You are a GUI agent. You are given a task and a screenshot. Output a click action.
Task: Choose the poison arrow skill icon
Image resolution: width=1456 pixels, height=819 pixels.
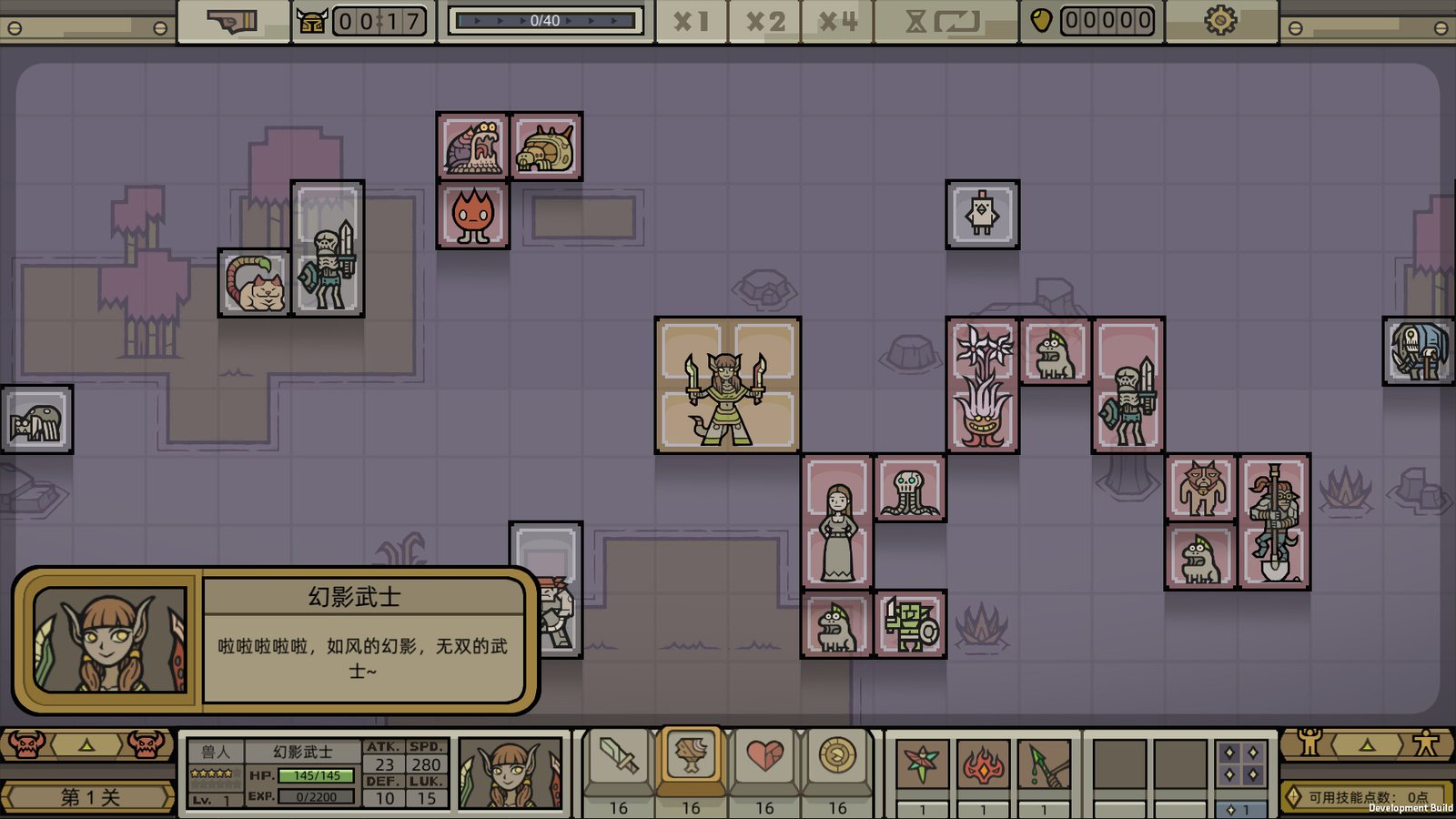pos(1043,763)
